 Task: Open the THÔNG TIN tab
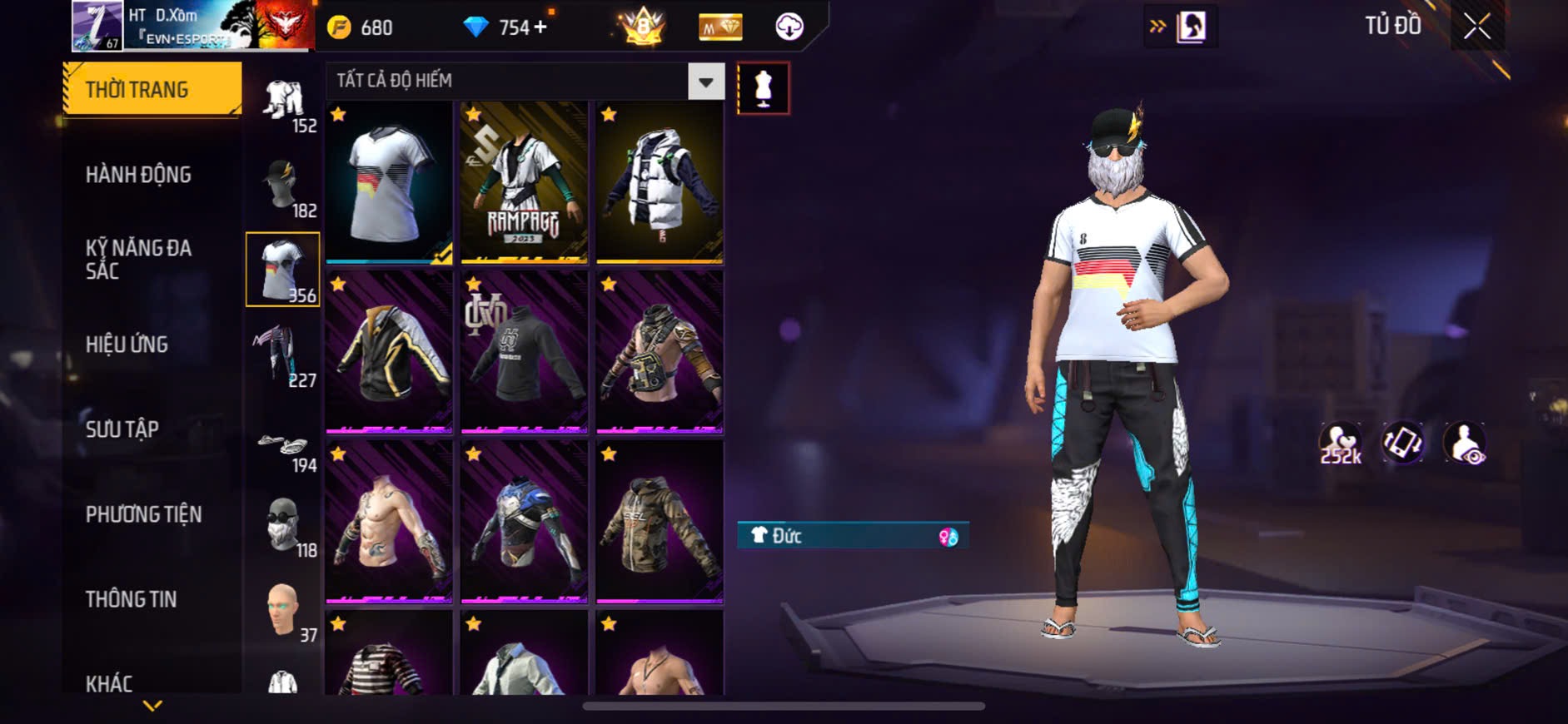point(131,599)
